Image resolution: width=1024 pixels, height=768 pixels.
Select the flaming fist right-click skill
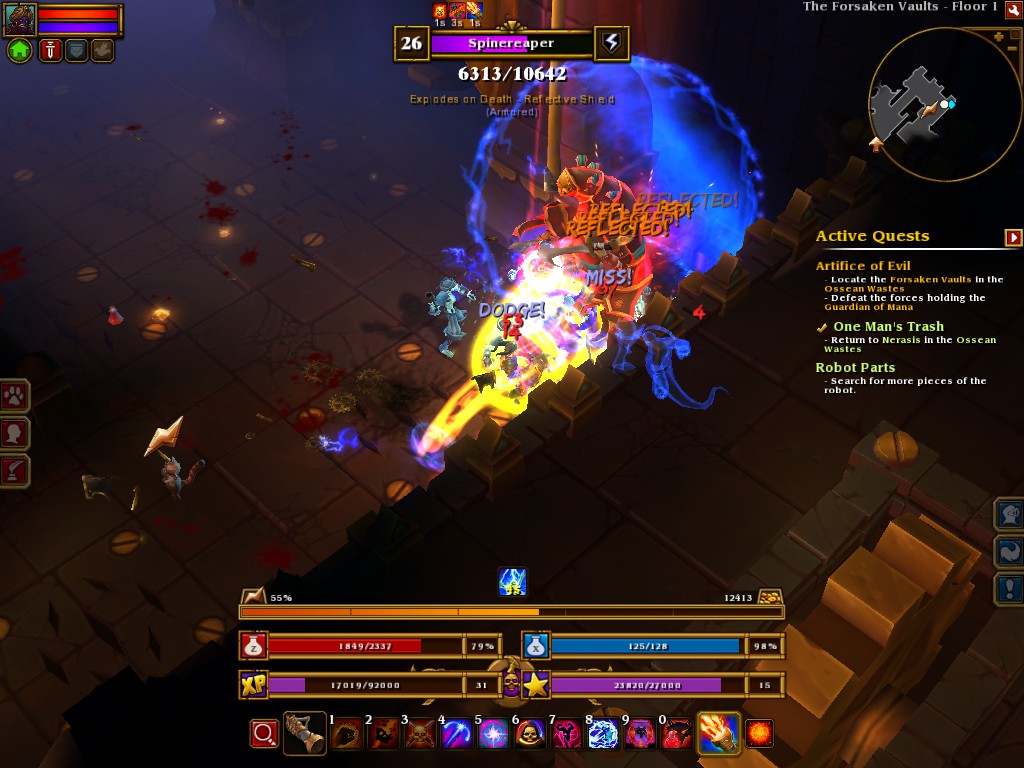(x=718, y=733)
